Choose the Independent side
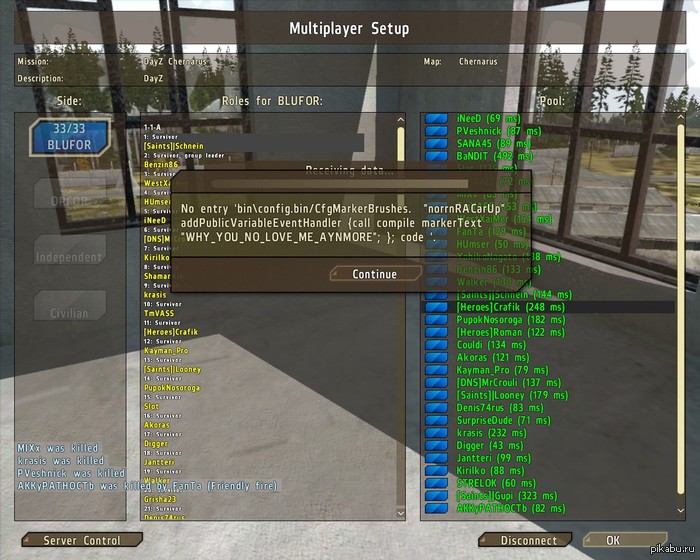The image size is (700, 560). pyautogui.click(x=69, y=257)
